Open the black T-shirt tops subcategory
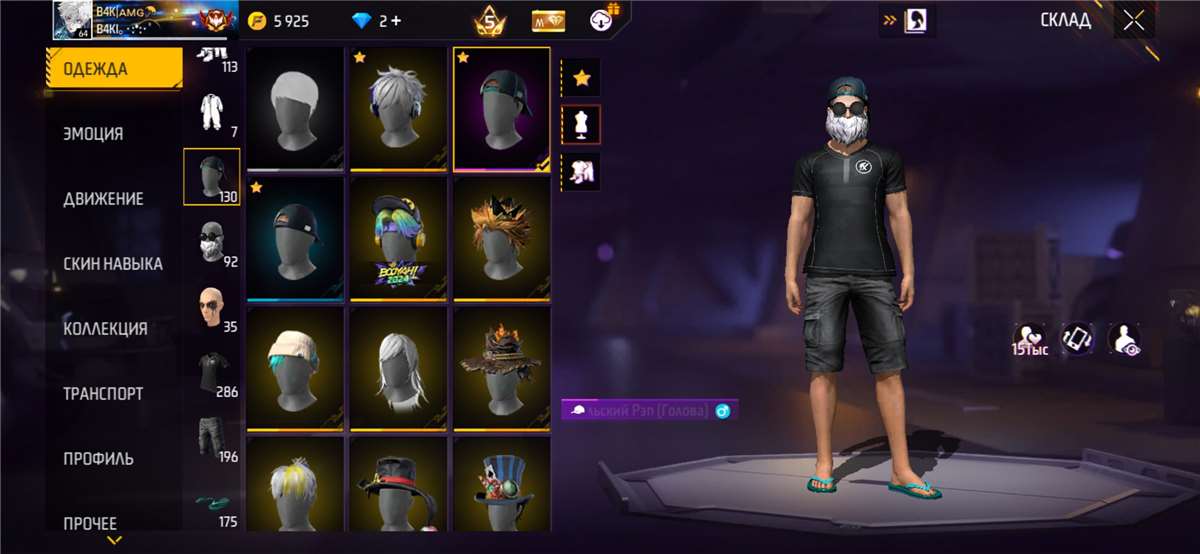 [x=211, y=372]
